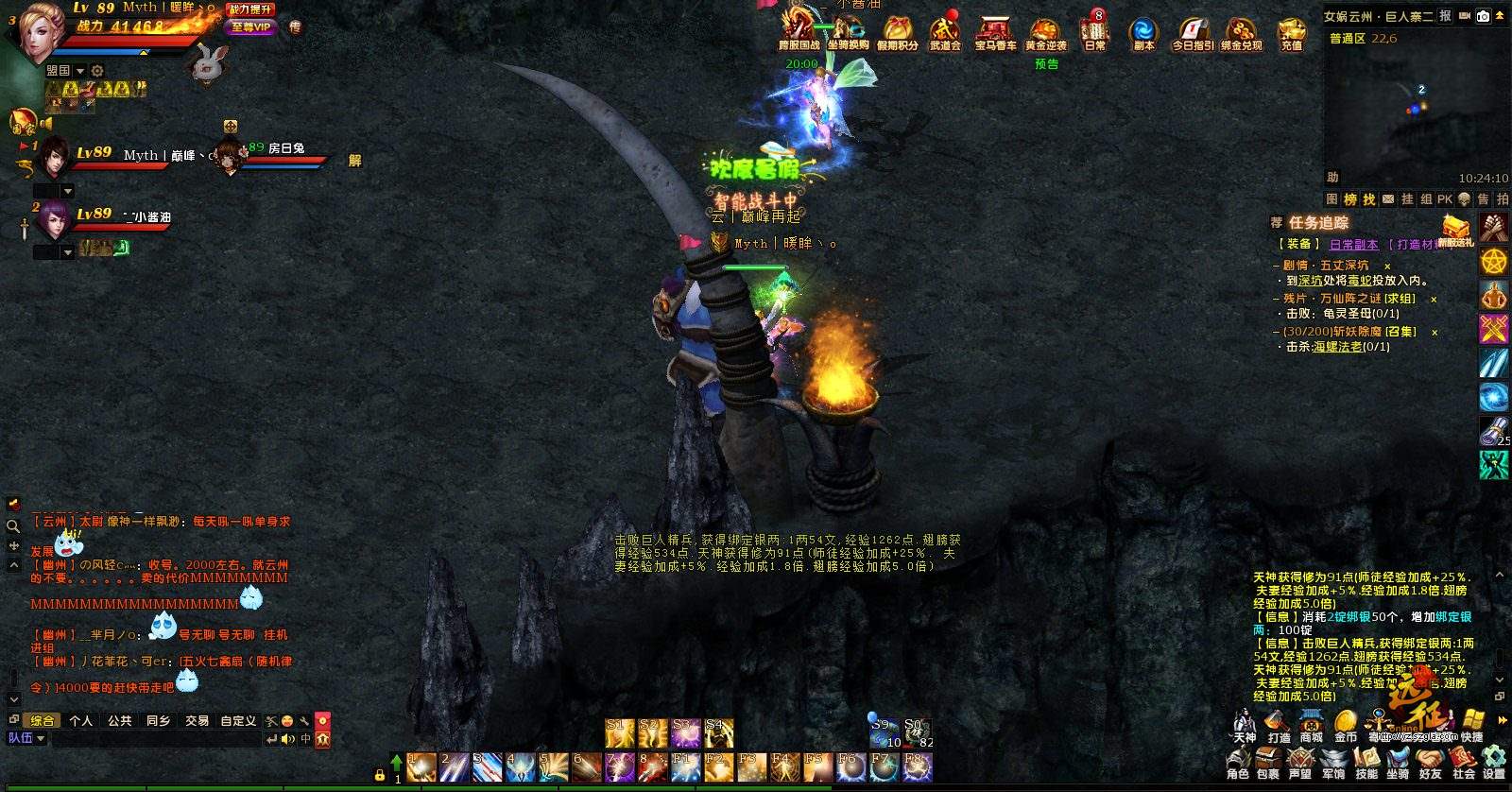
Task: Open the 副本 dungeon swirl icon
Action: 1143,32
